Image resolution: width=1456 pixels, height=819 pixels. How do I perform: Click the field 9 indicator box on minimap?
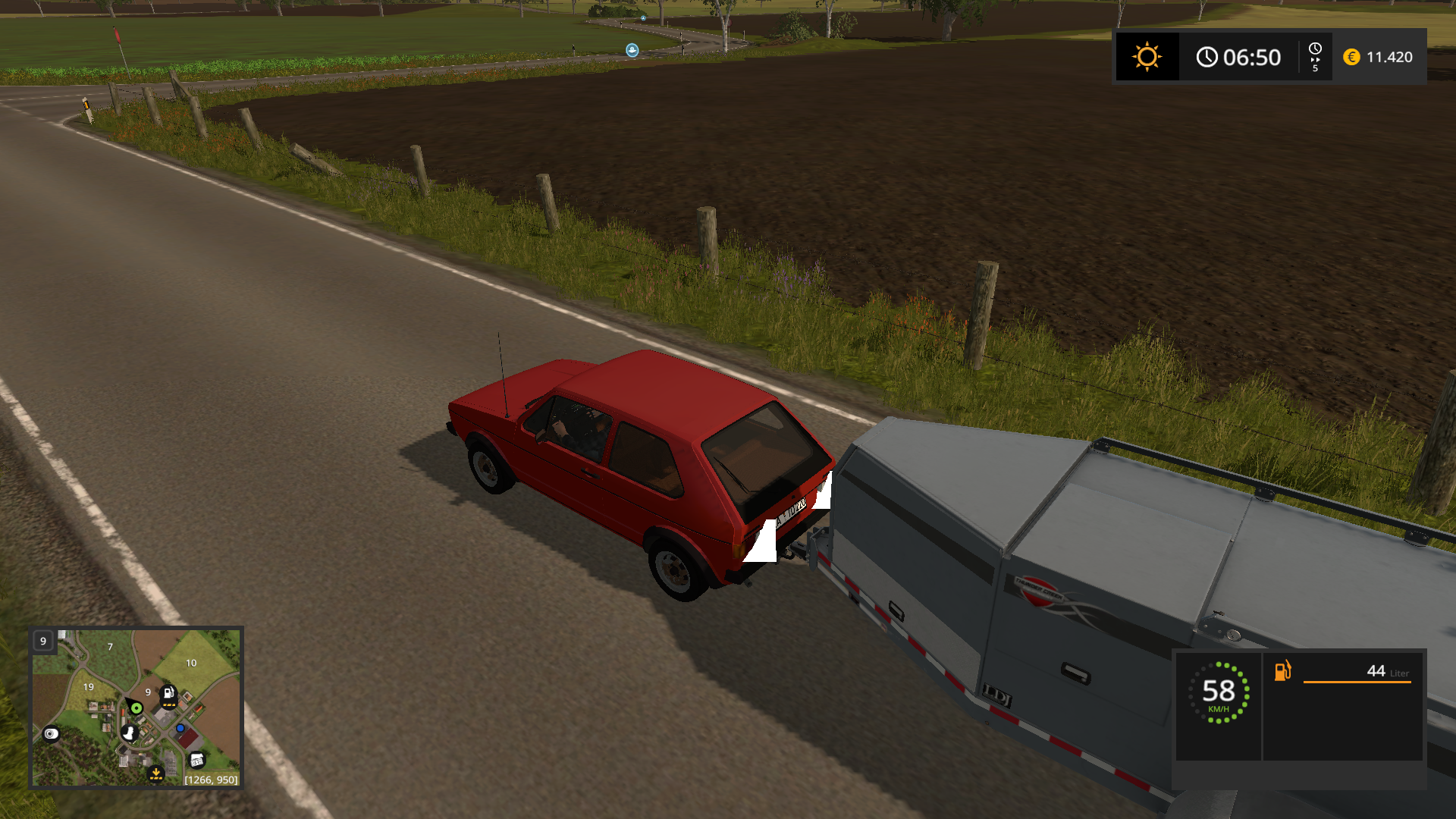pos(43,641)
